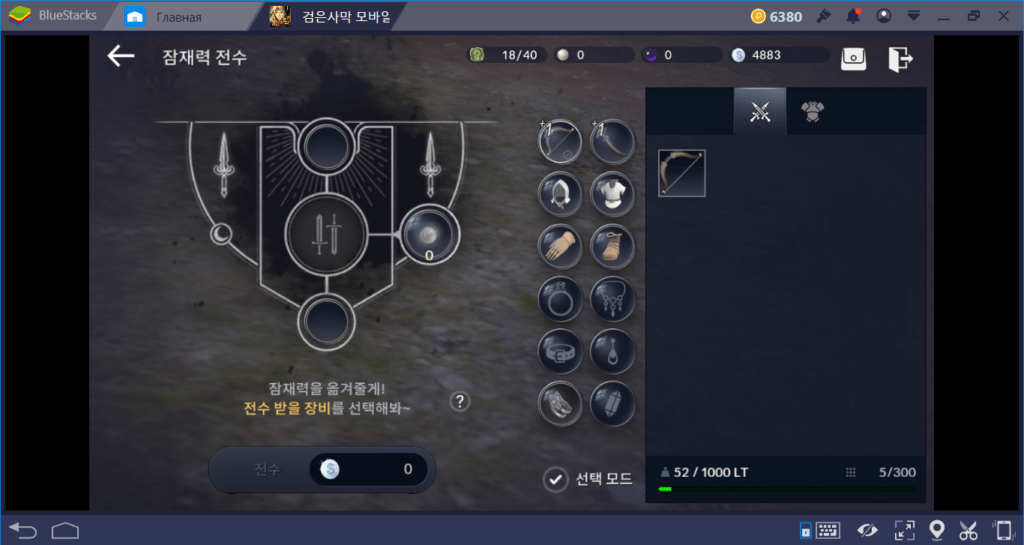Open the mail envelope icon

[853, 58]
